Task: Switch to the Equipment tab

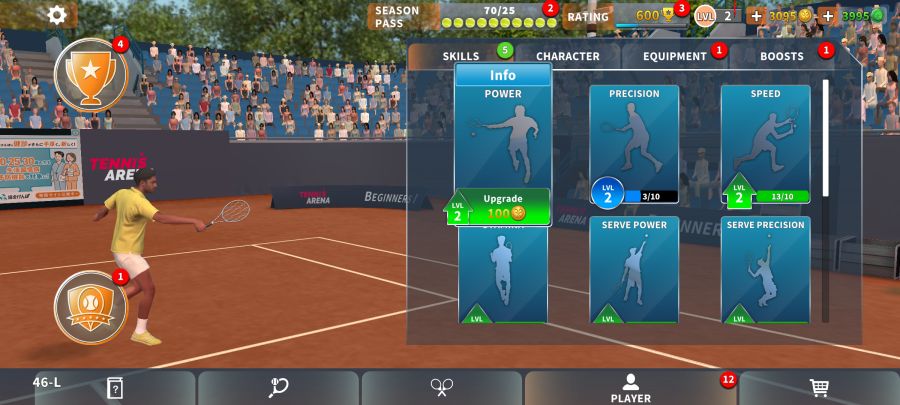Action: [675, 56]
